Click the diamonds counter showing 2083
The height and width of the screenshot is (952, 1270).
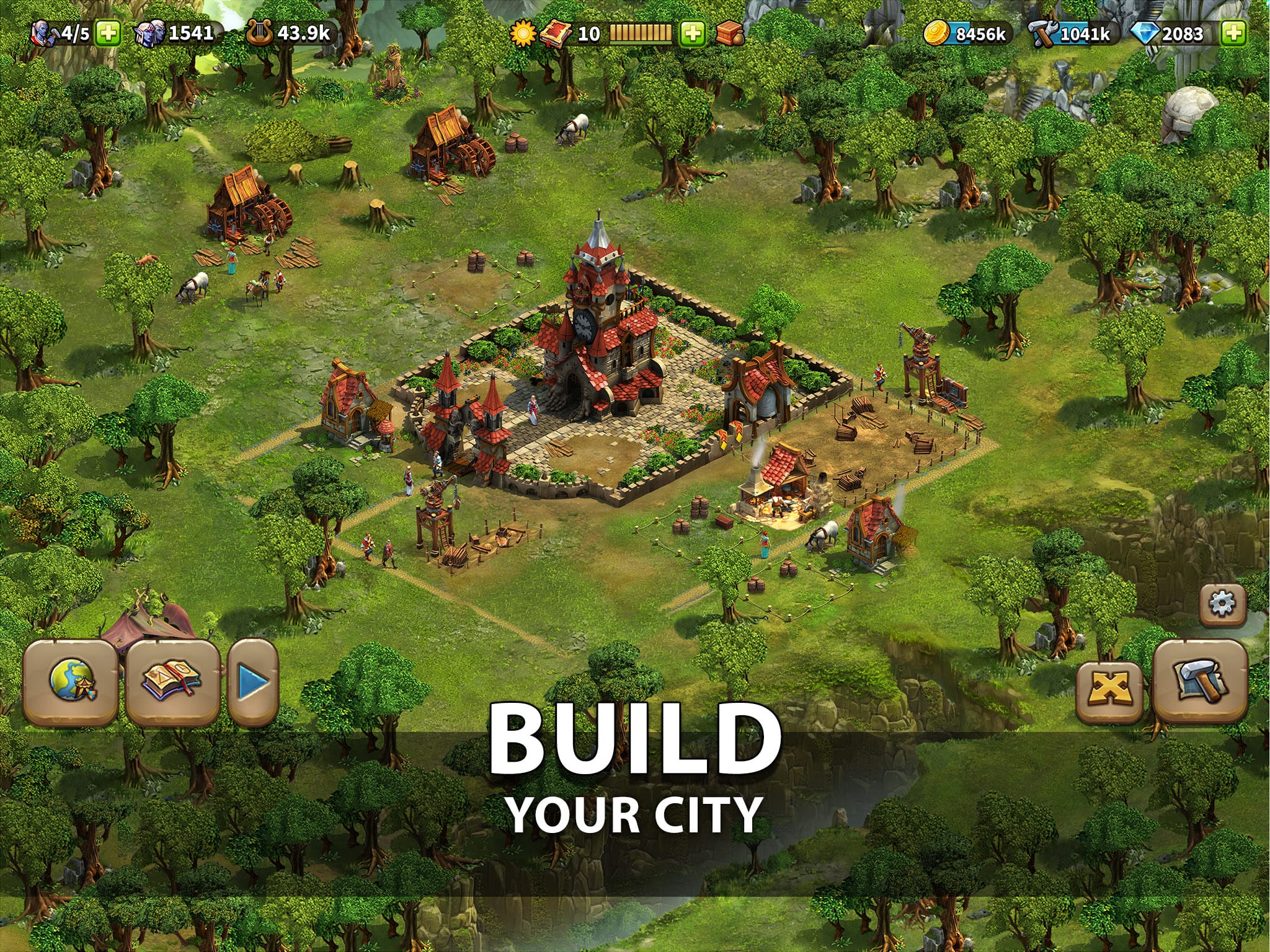pos(1172,35)
